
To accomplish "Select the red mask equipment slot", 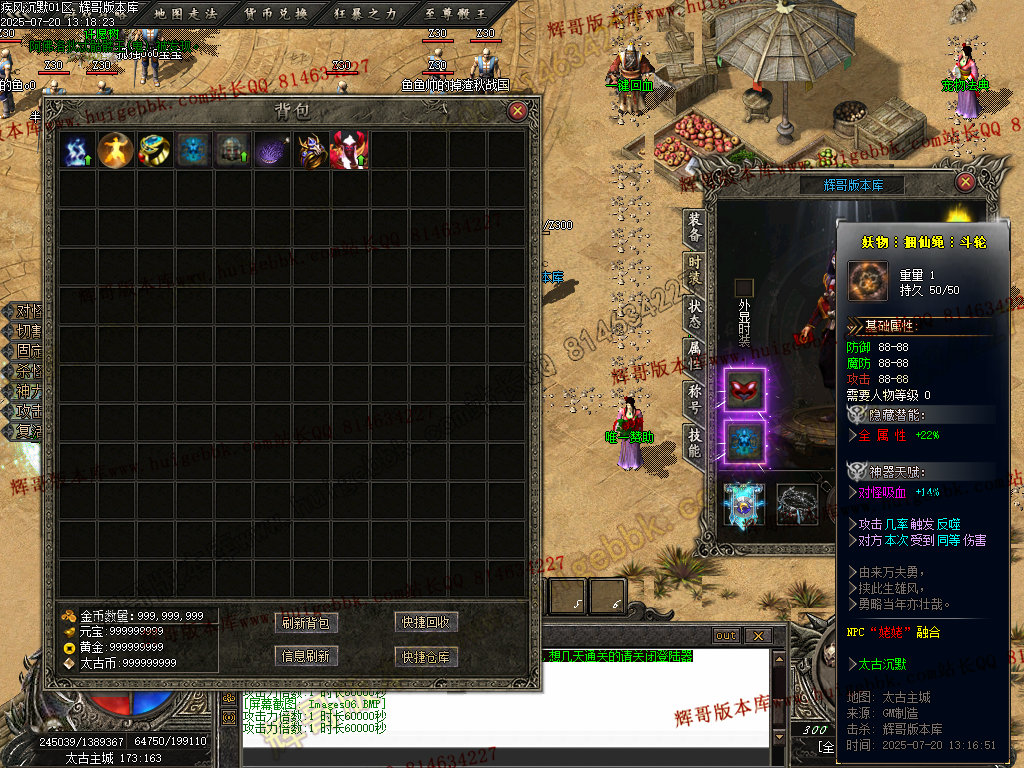I will pos(744,389).
